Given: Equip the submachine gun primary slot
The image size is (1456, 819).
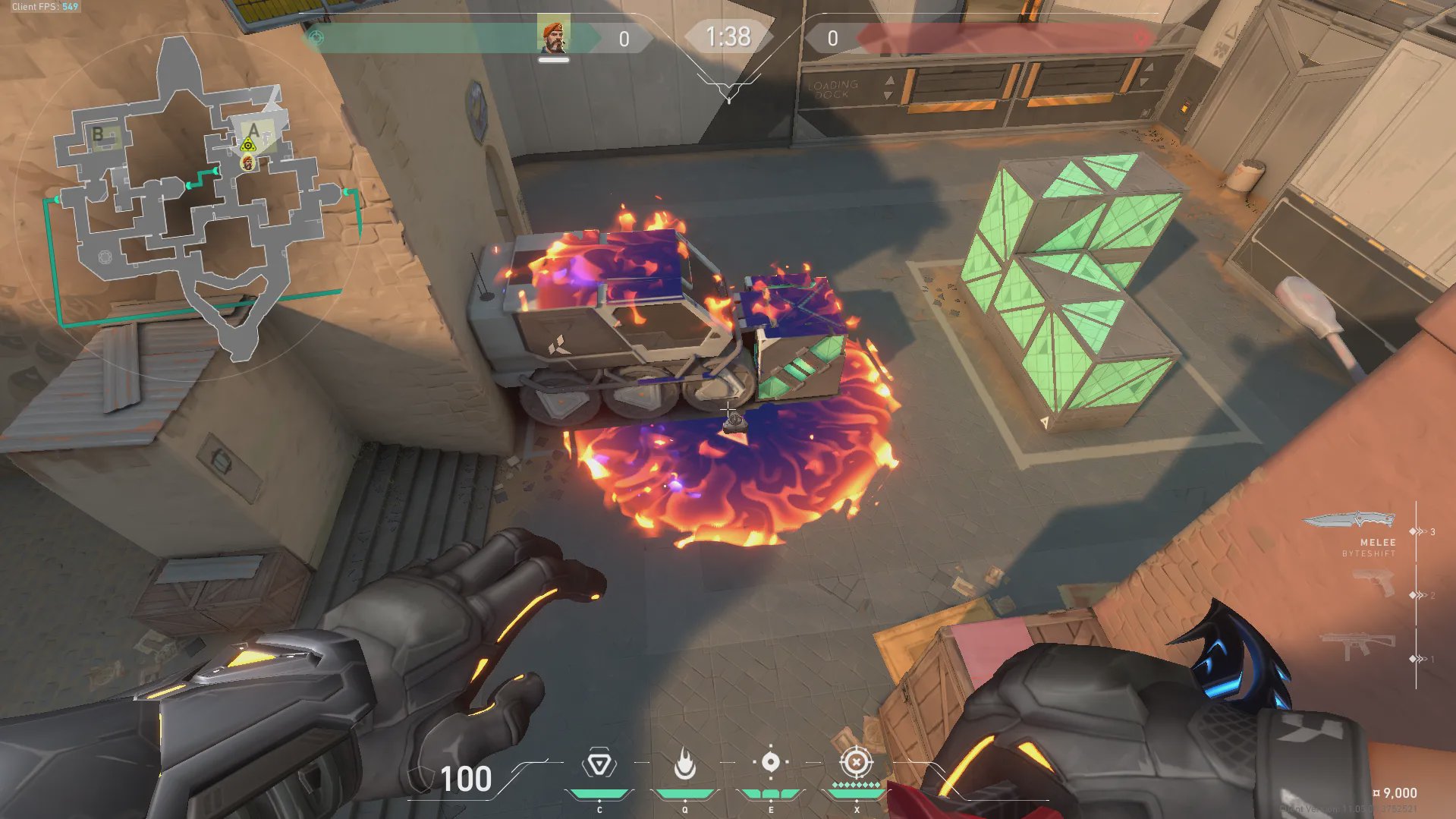Looking at the screenshot, I should [1358, 647].
